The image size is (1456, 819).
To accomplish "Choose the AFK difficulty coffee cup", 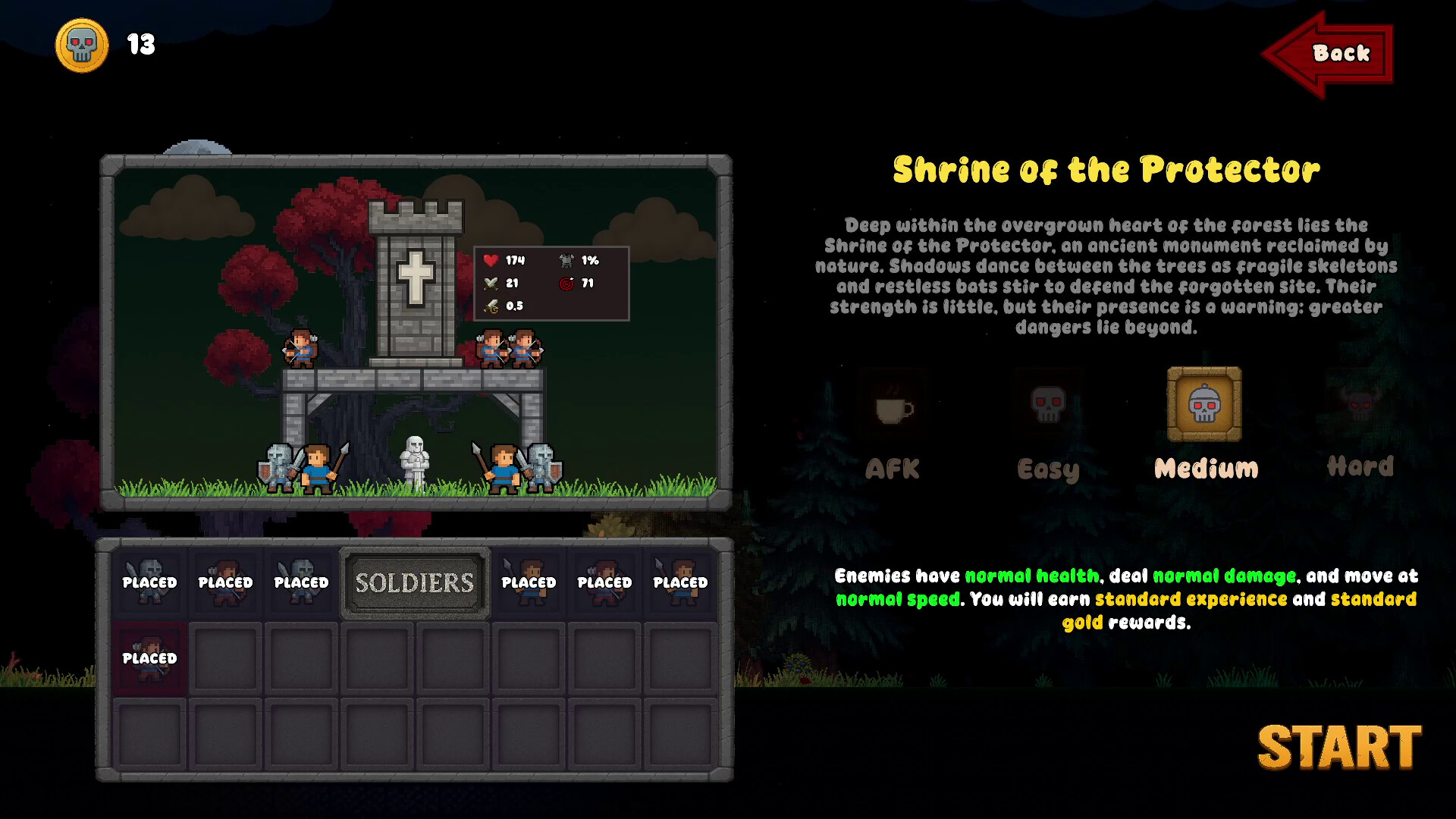I will 894,407.
